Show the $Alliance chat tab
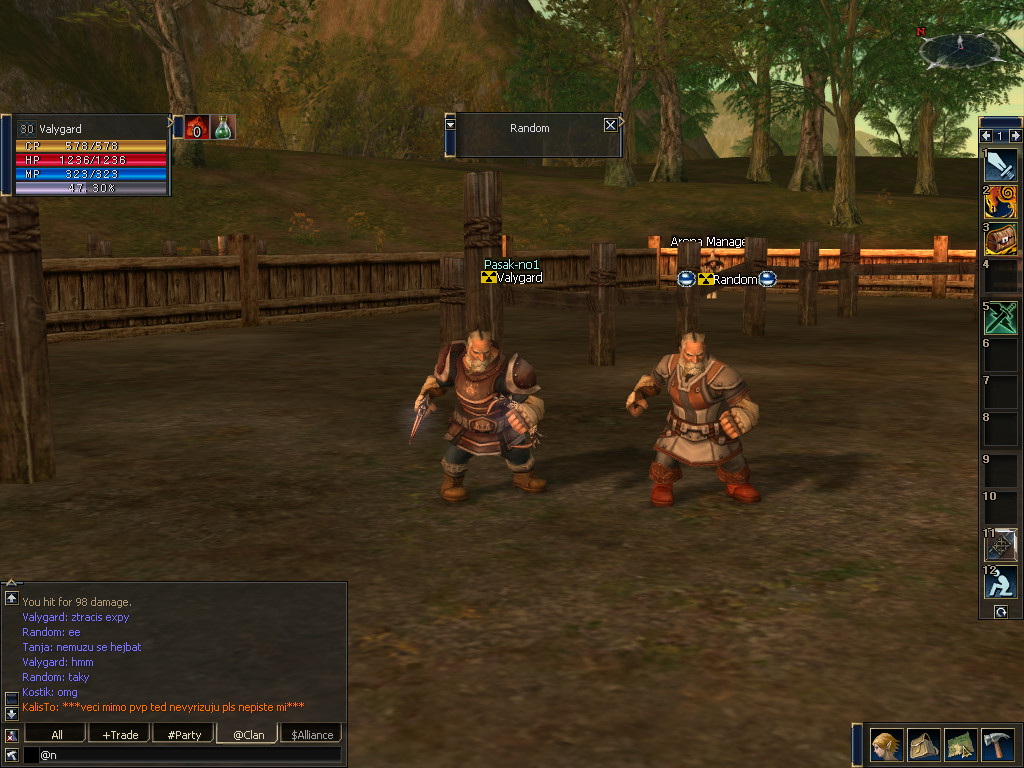1024x768 pixels. (312, 735)
